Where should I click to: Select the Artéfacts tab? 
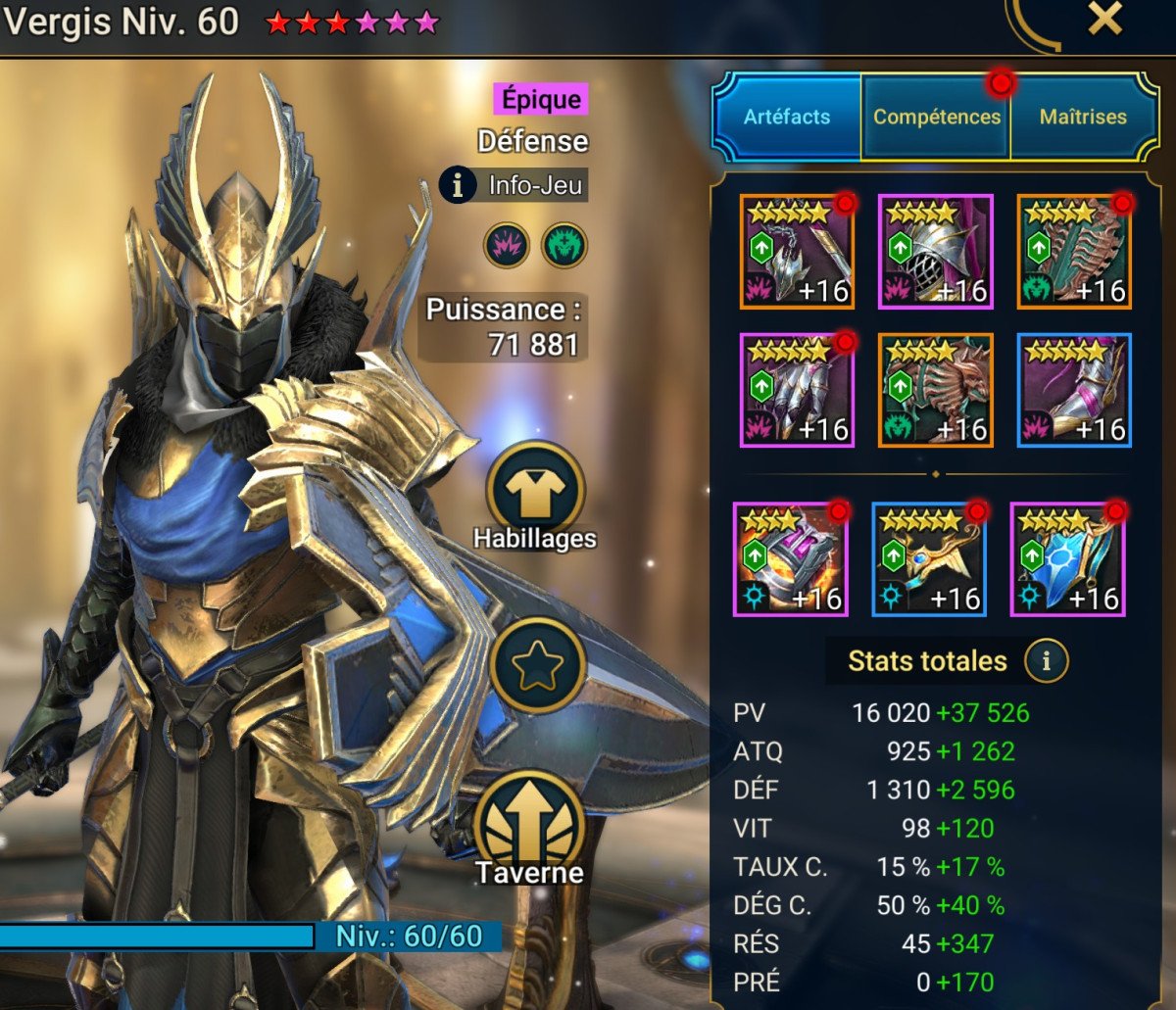(x=787, y=118)
